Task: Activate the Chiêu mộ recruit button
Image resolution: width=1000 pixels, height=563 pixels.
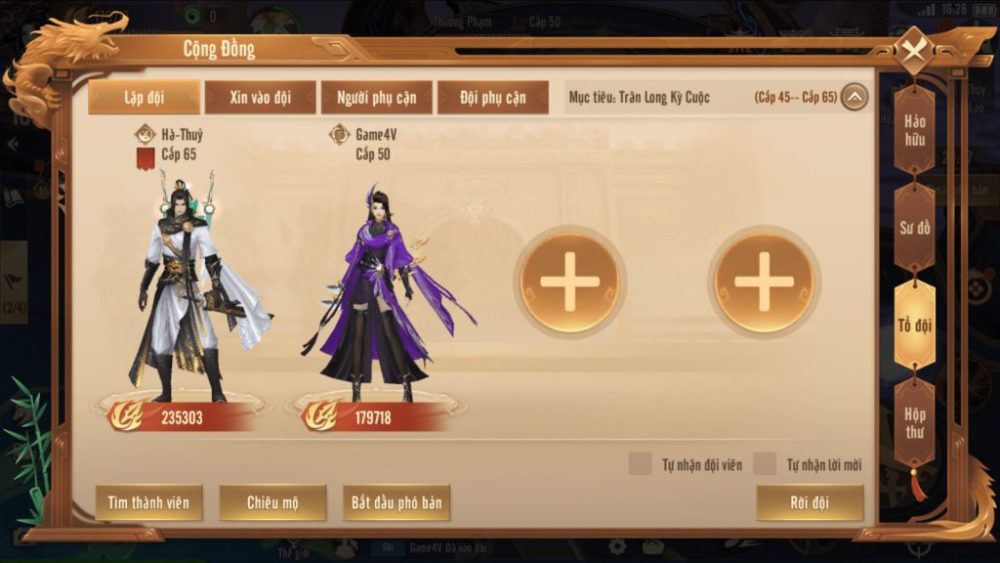Action: pyautogui.click(x=273, y=502)
